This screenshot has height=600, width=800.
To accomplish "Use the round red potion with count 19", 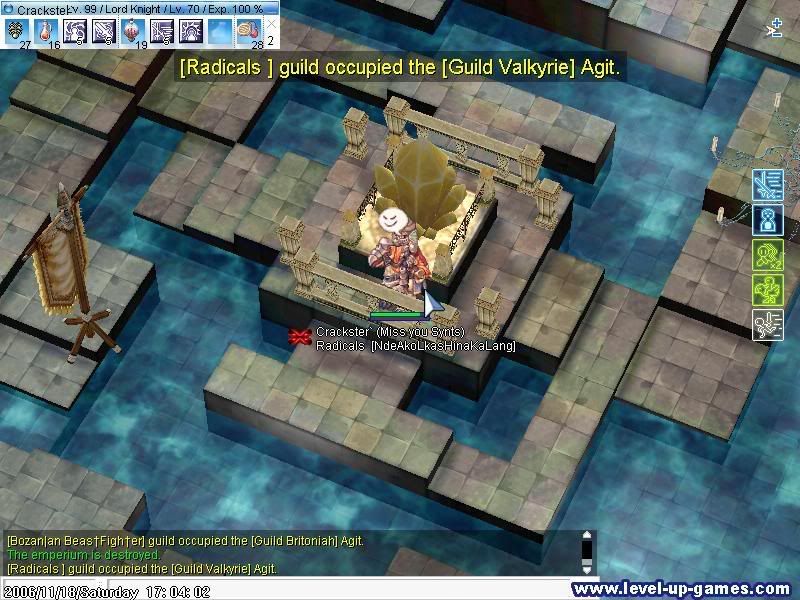I will click(133, 31).
